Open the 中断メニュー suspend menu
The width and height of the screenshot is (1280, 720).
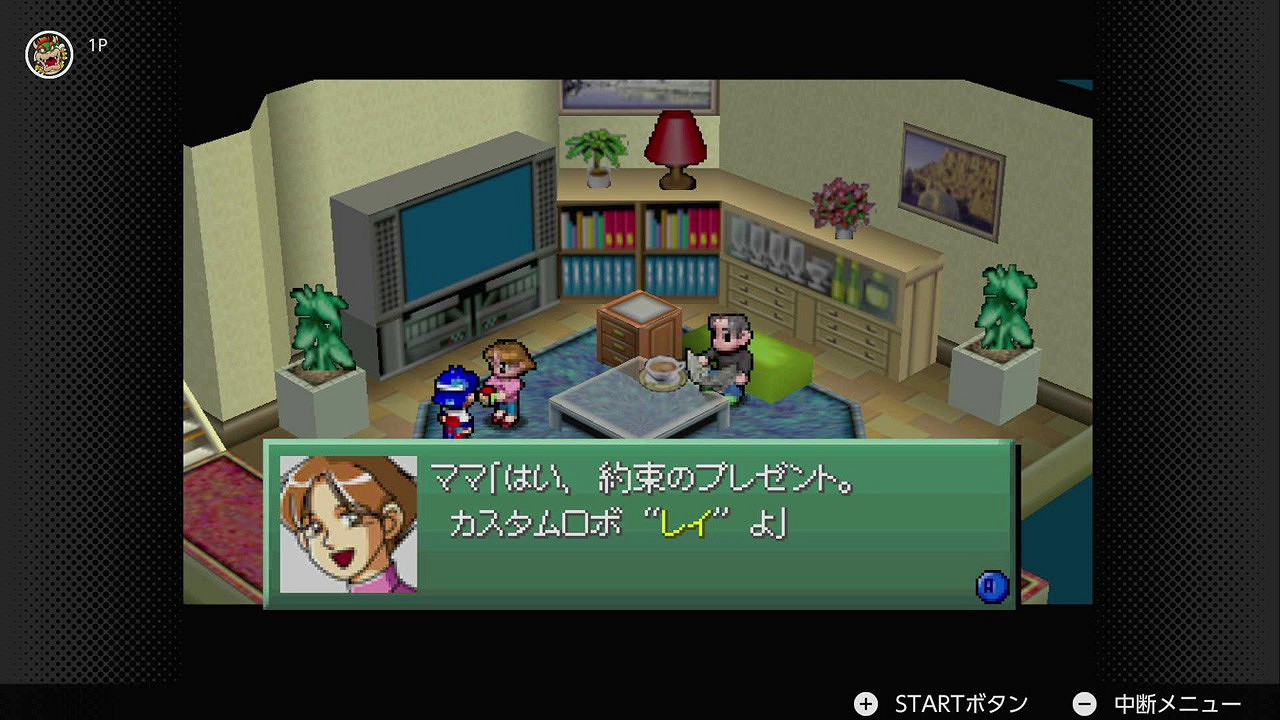1175,703
